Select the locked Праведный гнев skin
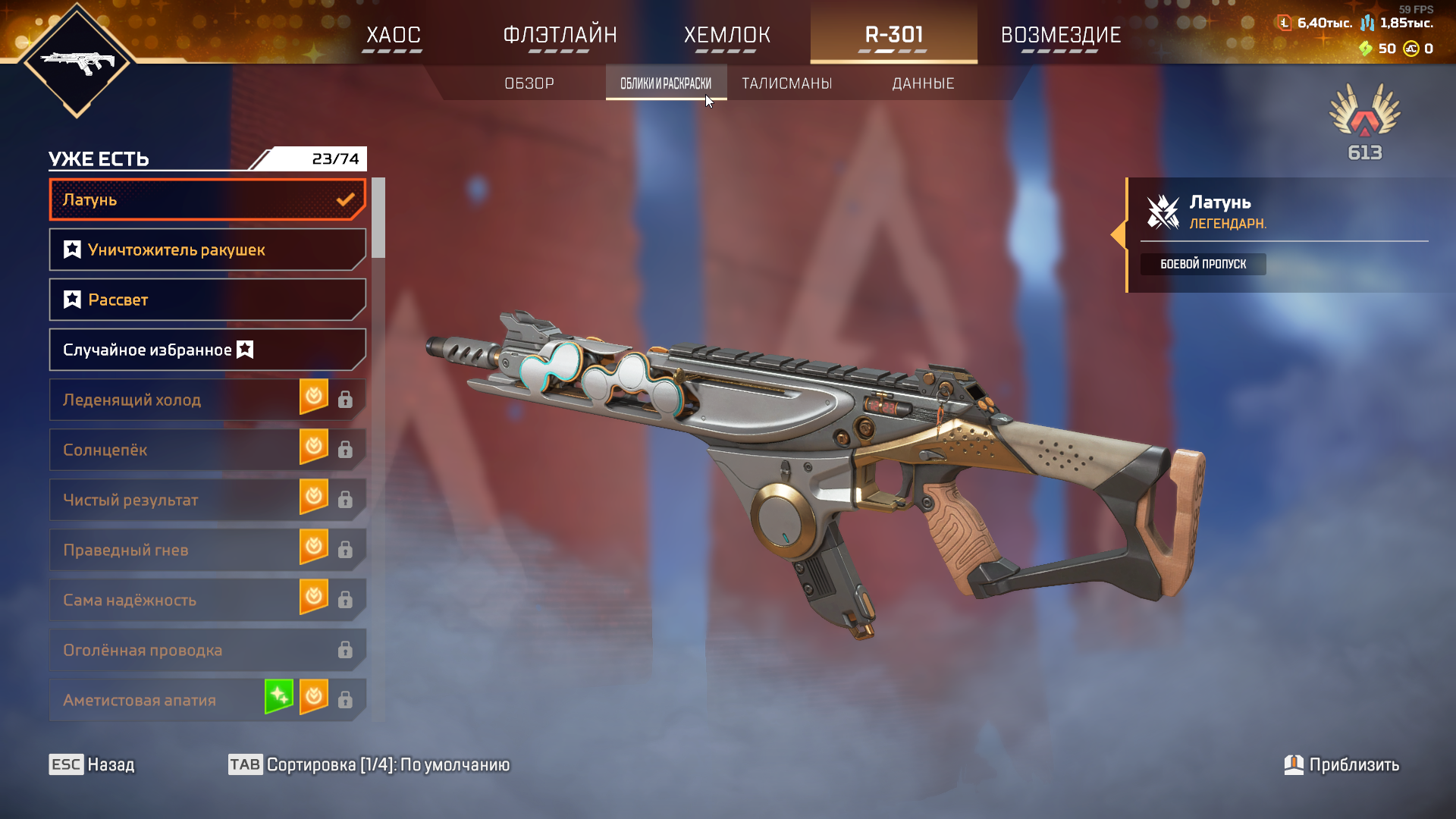1456x819 pixels. coord(174,551)
